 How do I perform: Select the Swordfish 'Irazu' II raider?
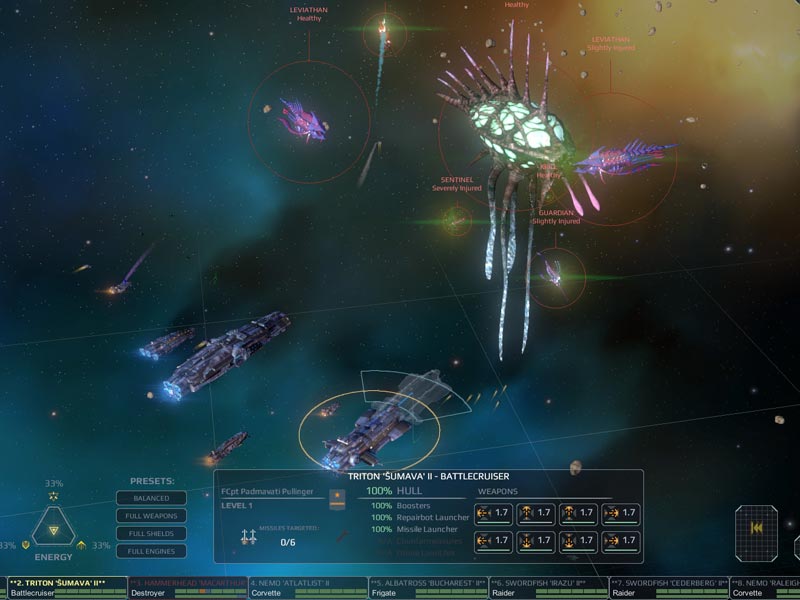coord(546,586)
